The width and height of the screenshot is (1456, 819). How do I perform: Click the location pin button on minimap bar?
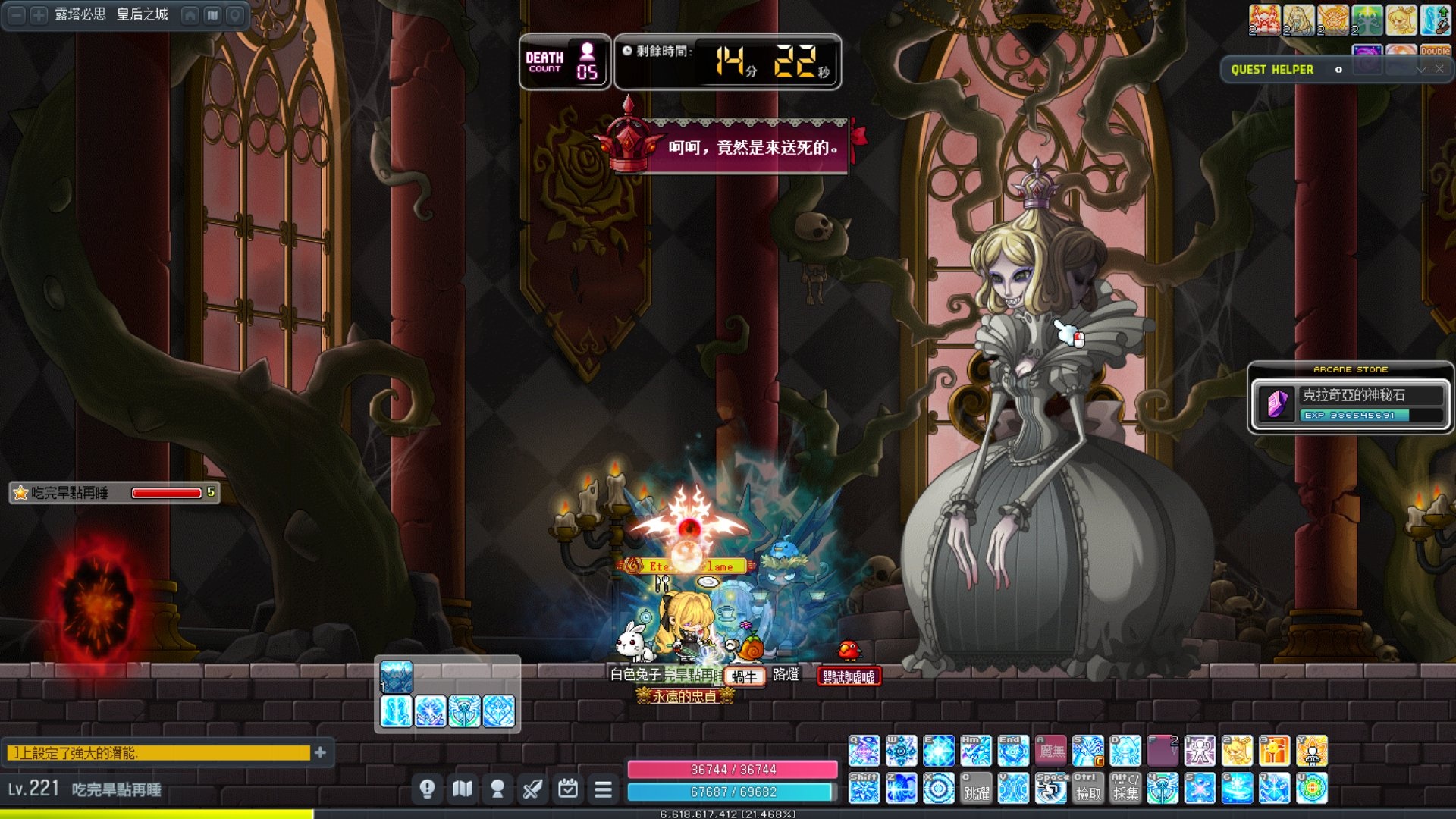tap(235, 15)
